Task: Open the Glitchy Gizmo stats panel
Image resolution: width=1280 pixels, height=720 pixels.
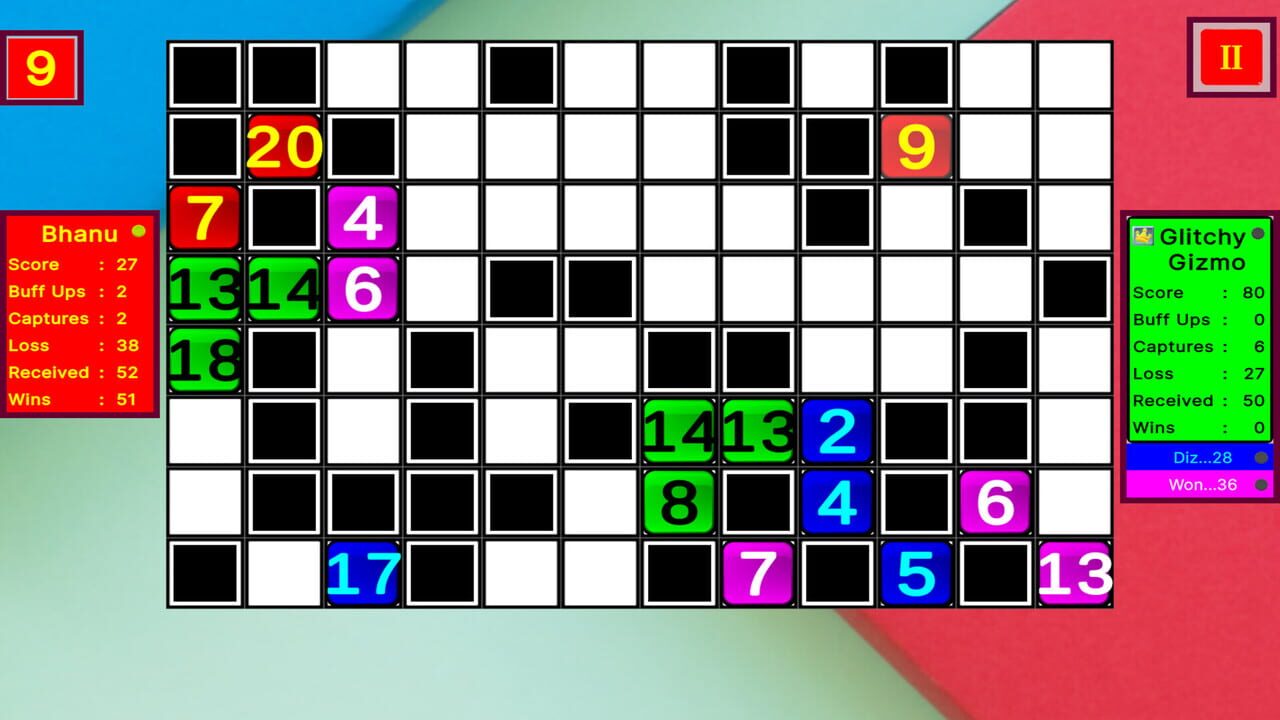Action: tap(1198, 350)
